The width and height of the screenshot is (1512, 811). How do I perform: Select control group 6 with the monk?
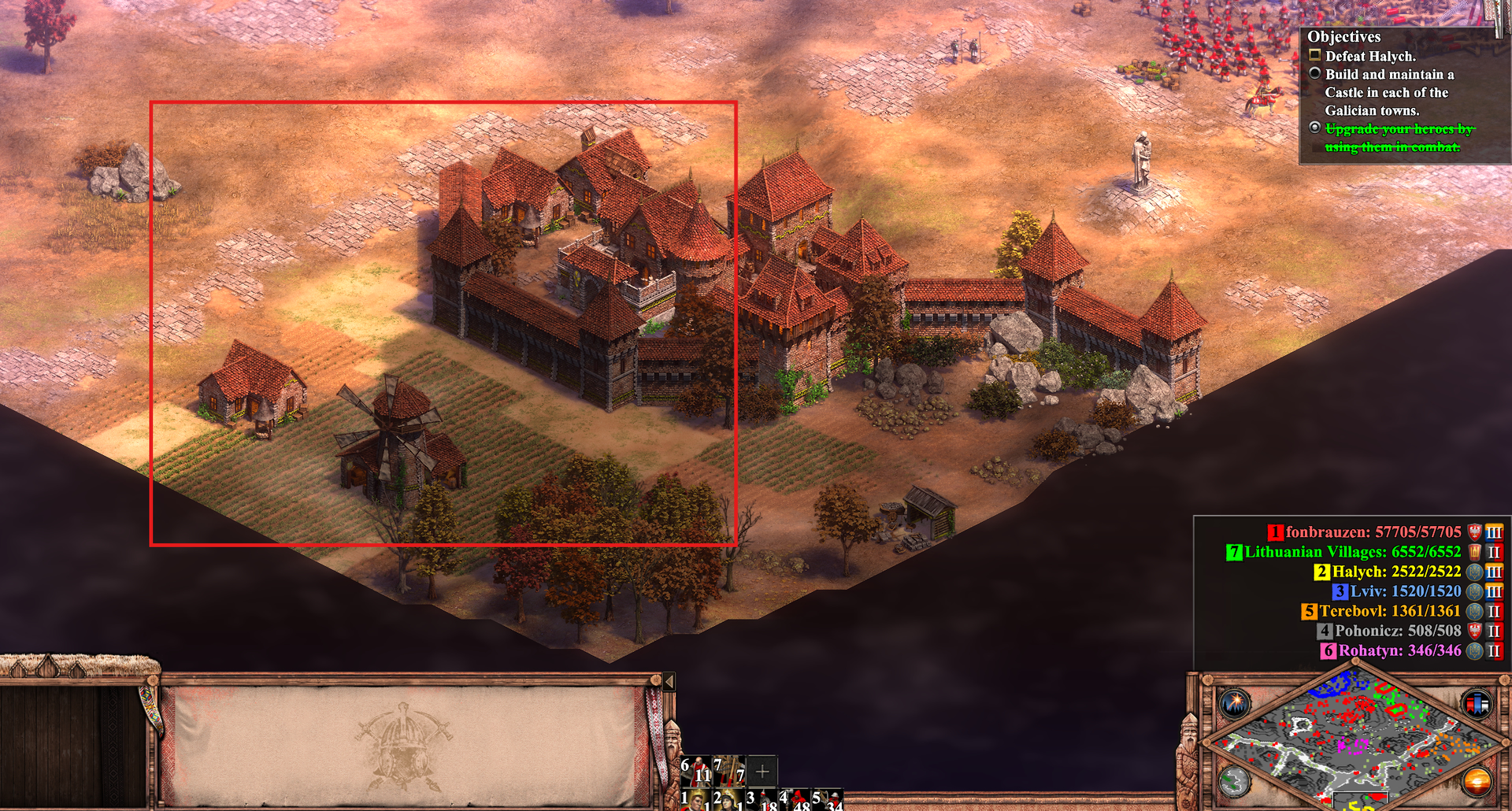(696, 772)
